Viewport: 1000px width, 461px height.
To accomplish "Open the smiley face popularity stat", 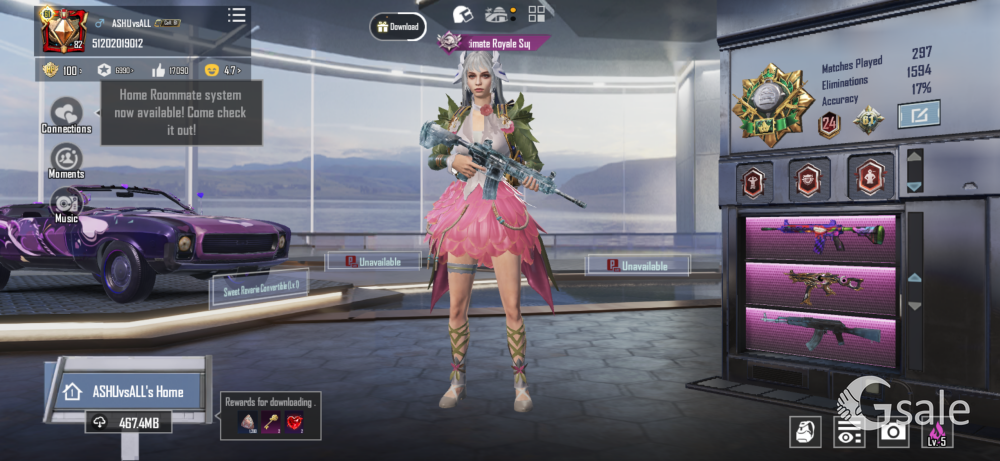I will pyautogui.click(x=222, y=70).
